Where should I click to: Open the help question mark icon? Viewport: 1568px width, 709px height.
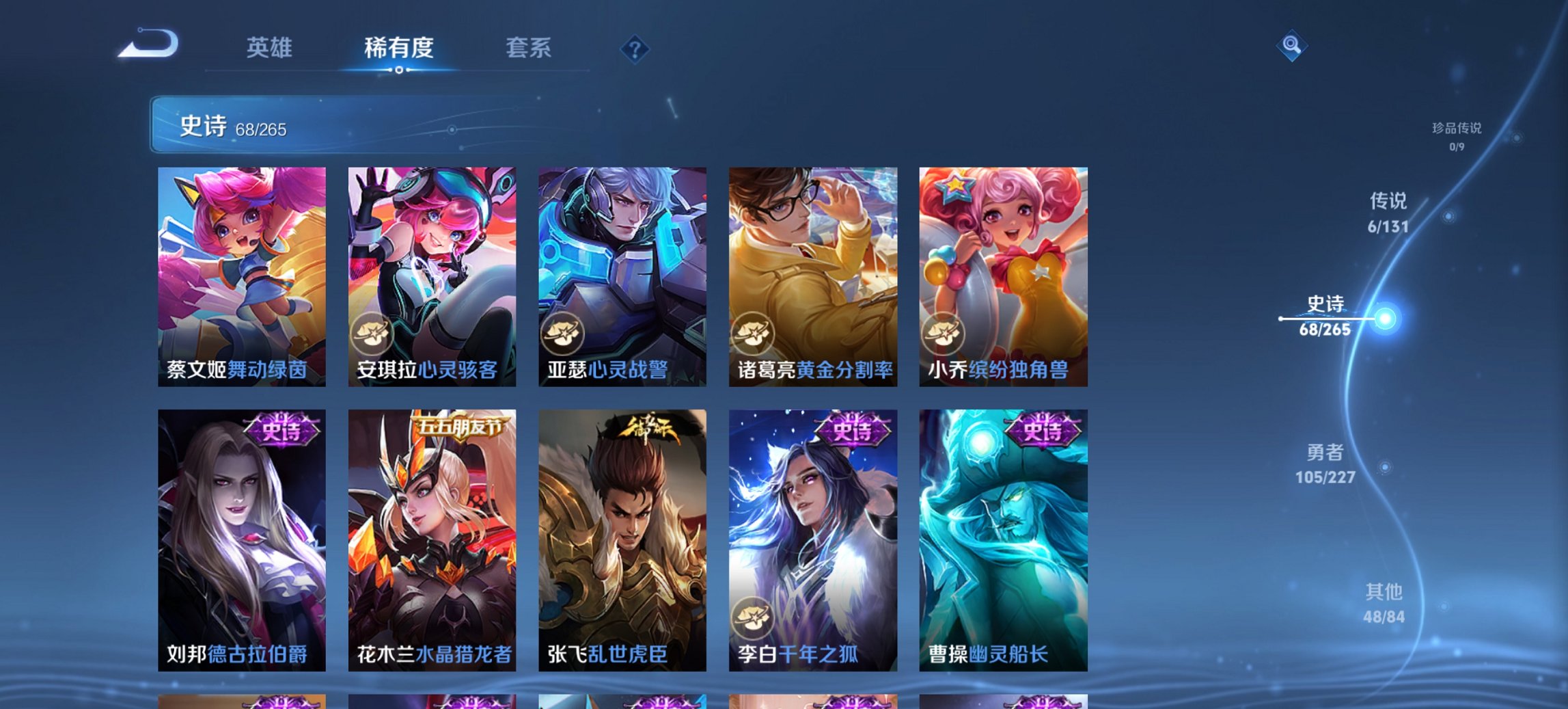(x=635, y=49)
